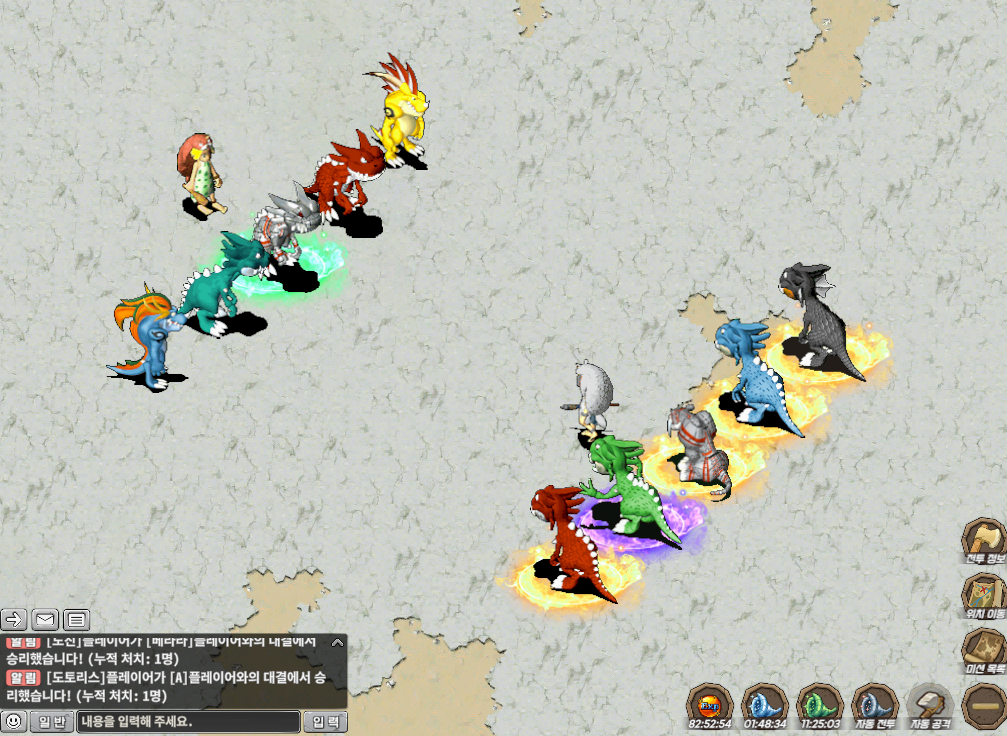This screenshot has width=1007, height=736.
Task: Toggle 자동 전투 auto battle
Action: point(876,706)
